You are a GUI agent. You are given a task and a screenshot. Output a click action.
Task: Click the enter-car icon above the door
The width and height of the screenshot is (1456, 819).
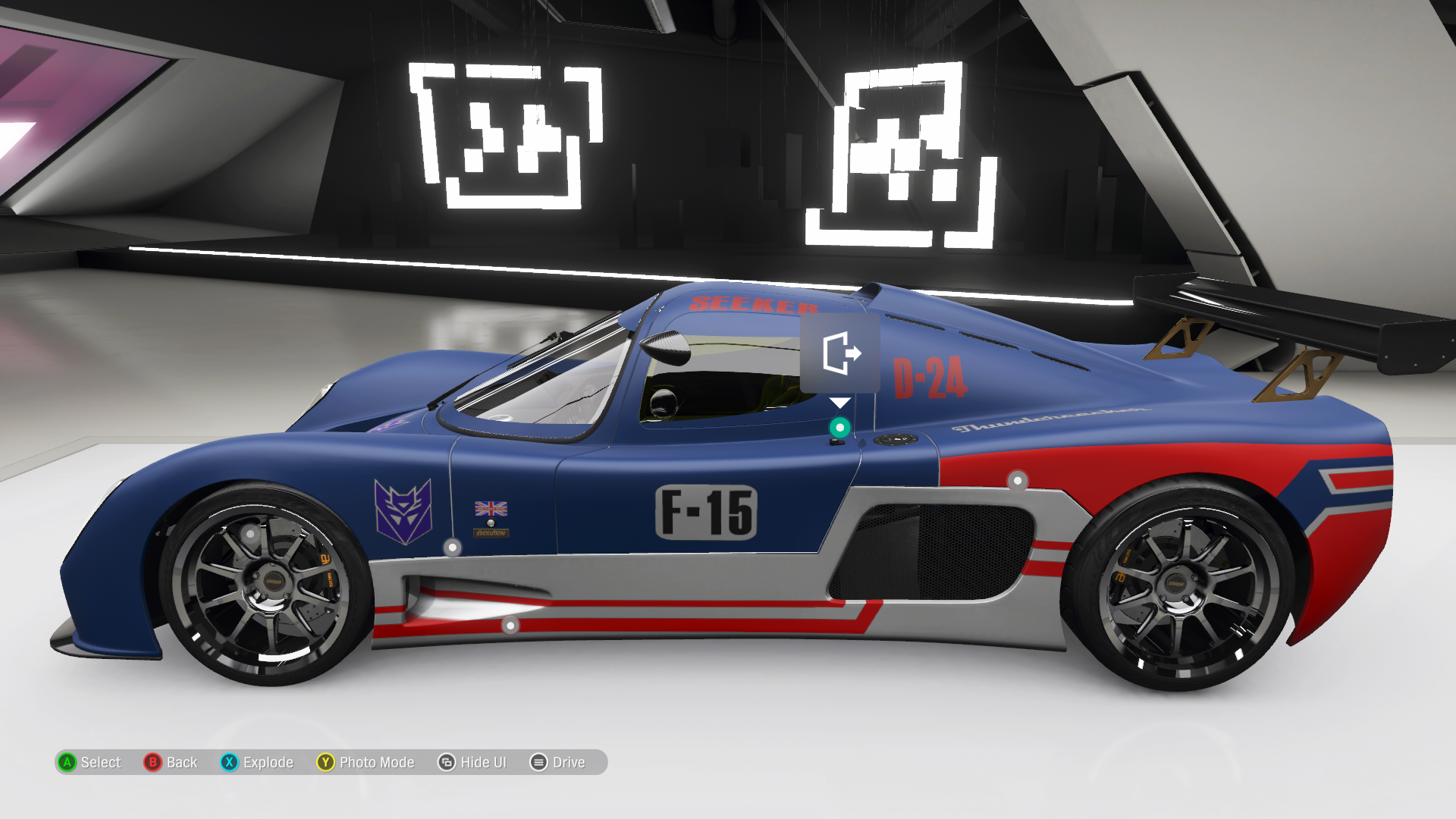(840, 353)
